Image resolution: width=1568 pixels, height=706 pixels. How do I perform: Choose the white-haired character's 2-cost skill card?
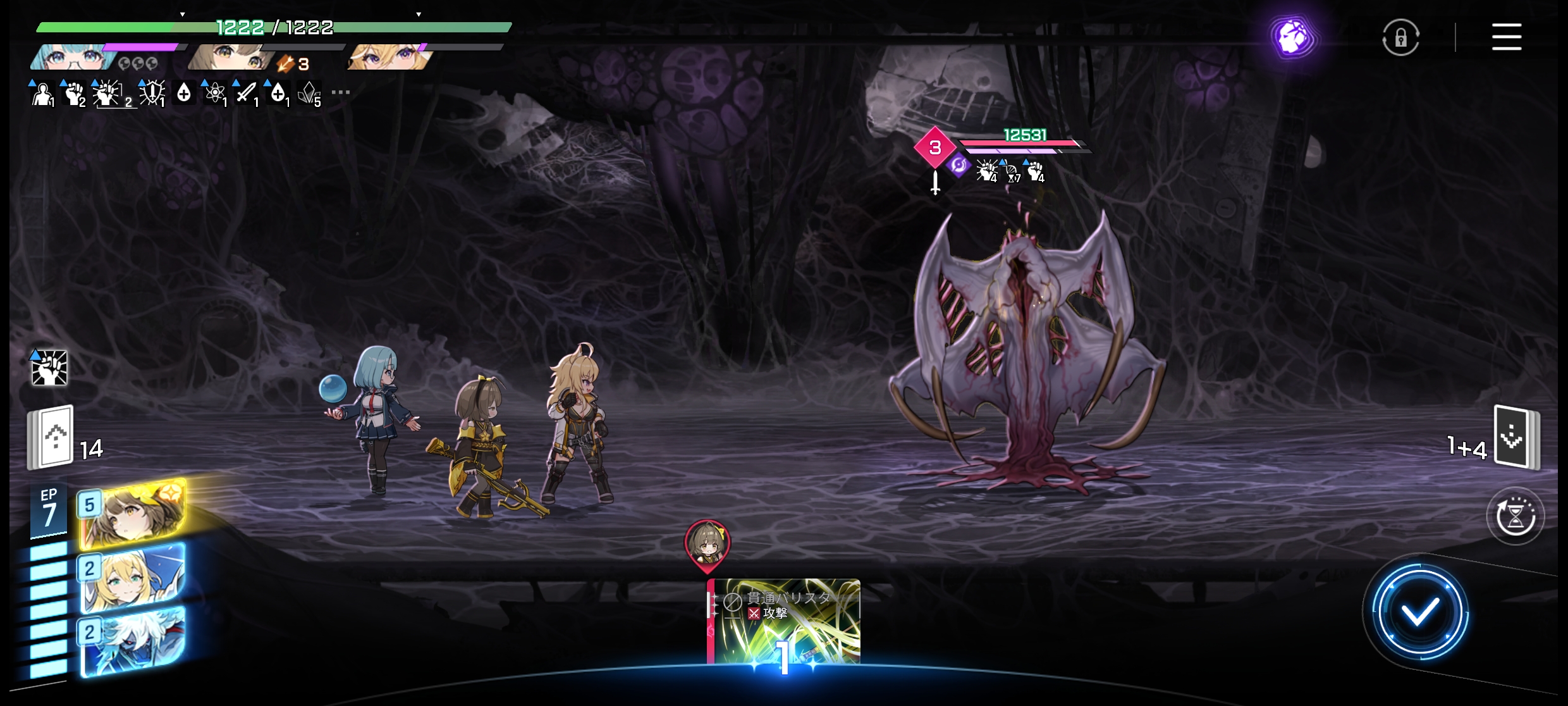(133, 640)
